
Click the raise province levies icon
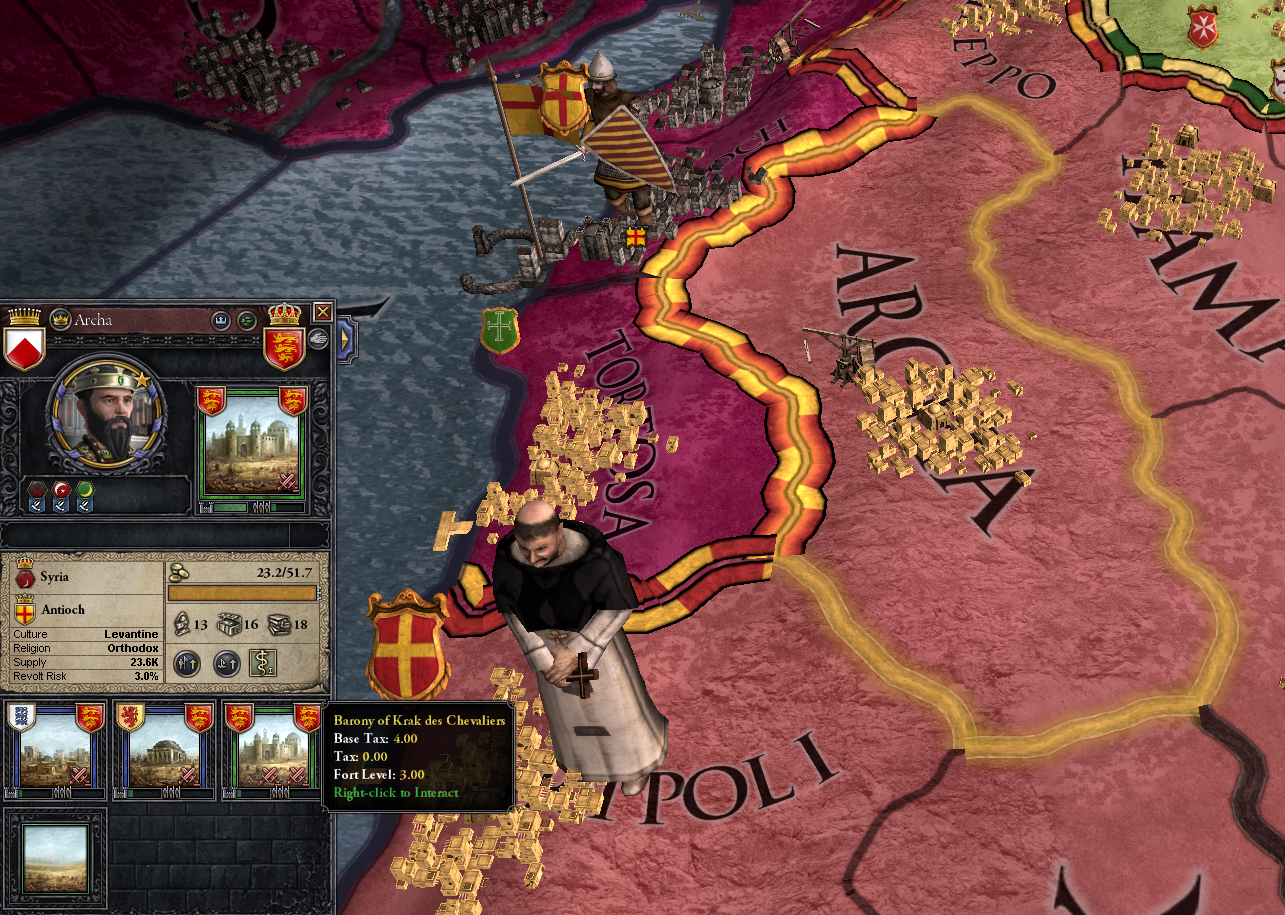click(x=188, y=663)
